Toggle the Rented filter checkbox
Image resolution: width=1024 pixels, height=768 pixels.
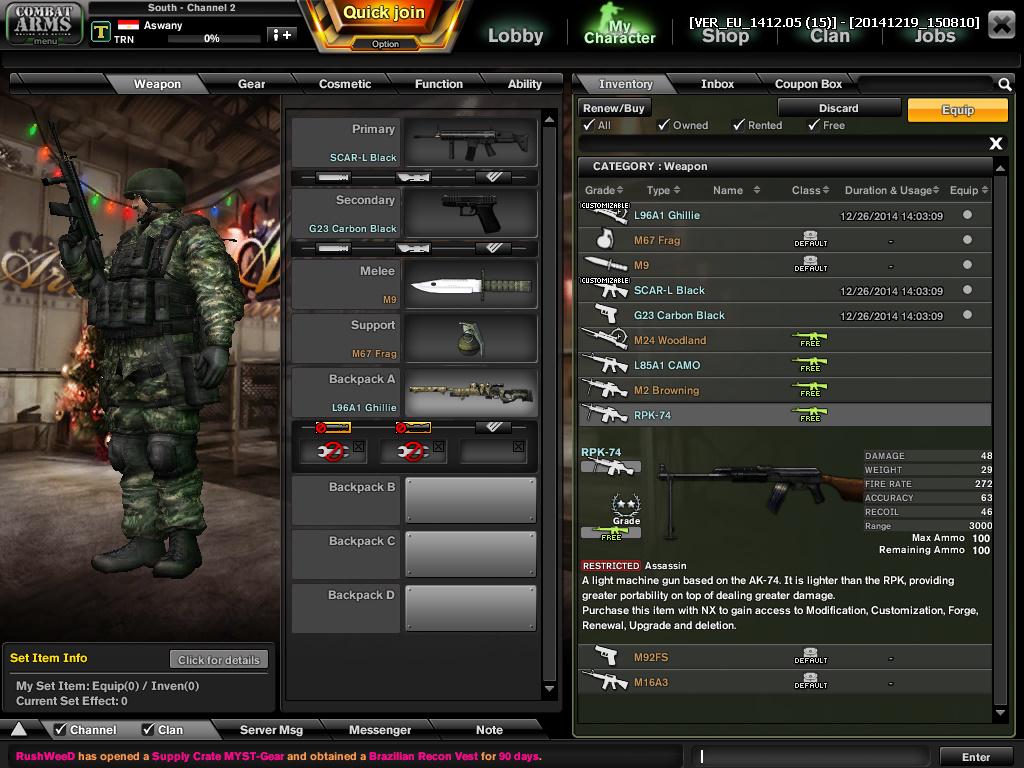coord(739,125)
